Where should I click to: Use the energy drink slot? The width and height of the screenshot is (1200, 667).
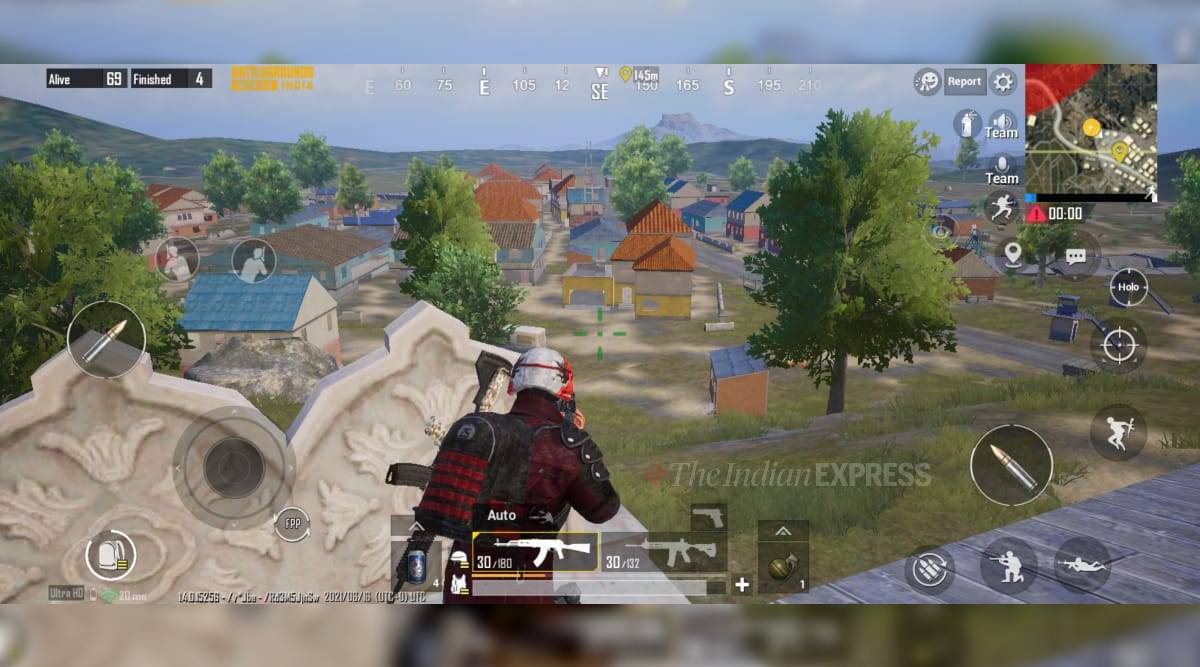pos(414,568)
